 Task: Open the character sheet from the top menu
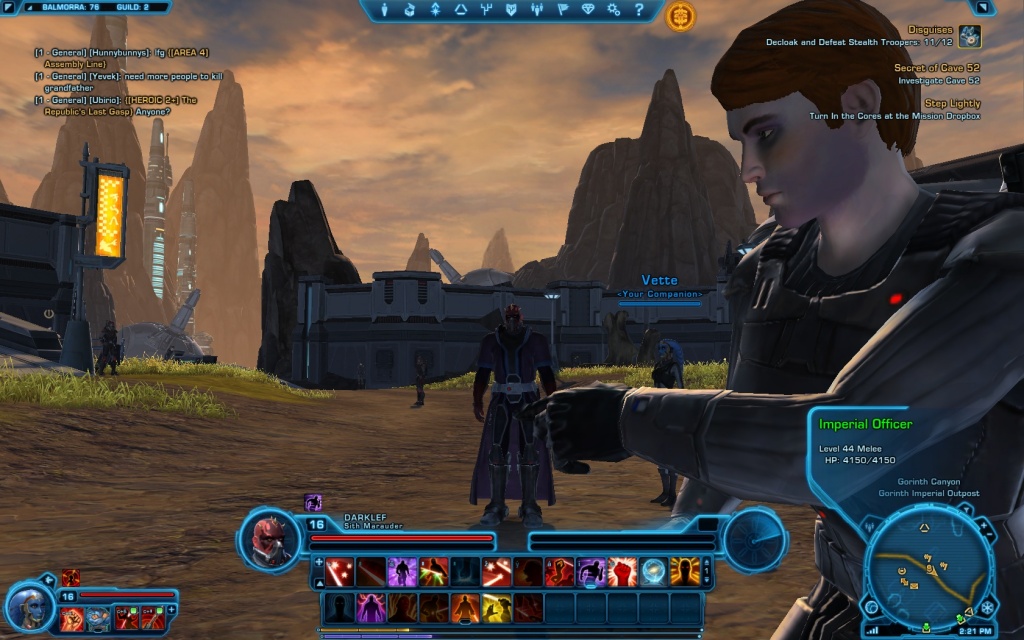(x=384, y=10)
